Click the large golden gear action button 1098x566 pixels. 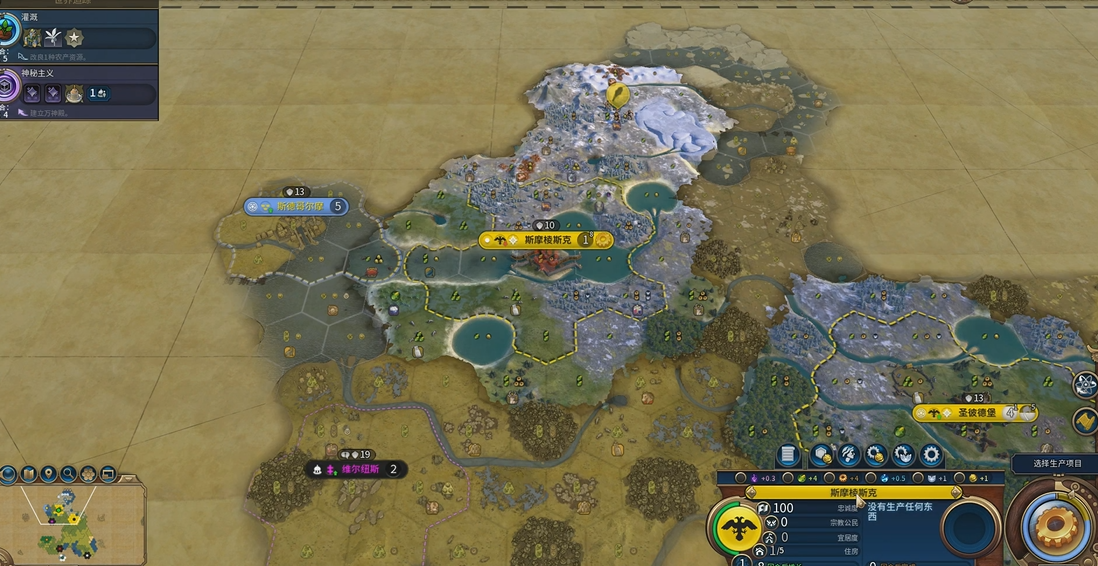tap(1055, 522)
